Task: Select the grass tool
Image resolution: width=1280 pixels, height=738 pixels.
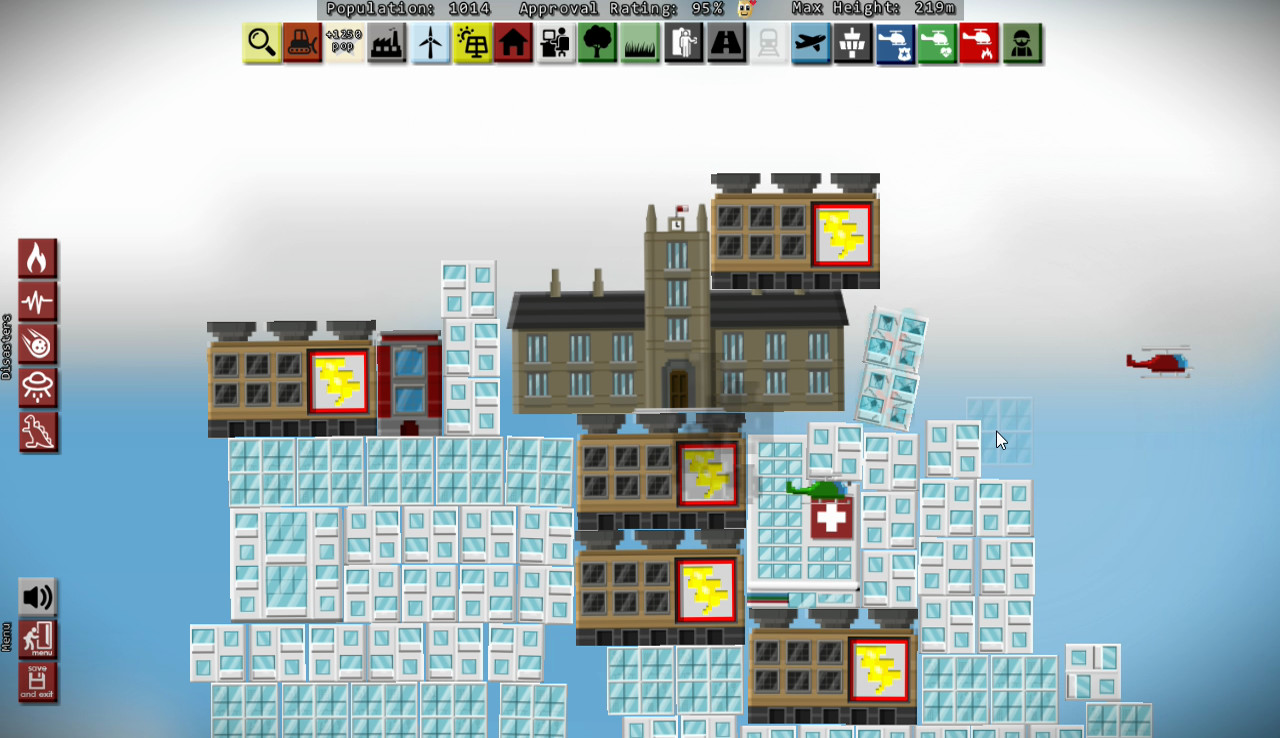Action: pyautogui.click(x=640, y=43)
